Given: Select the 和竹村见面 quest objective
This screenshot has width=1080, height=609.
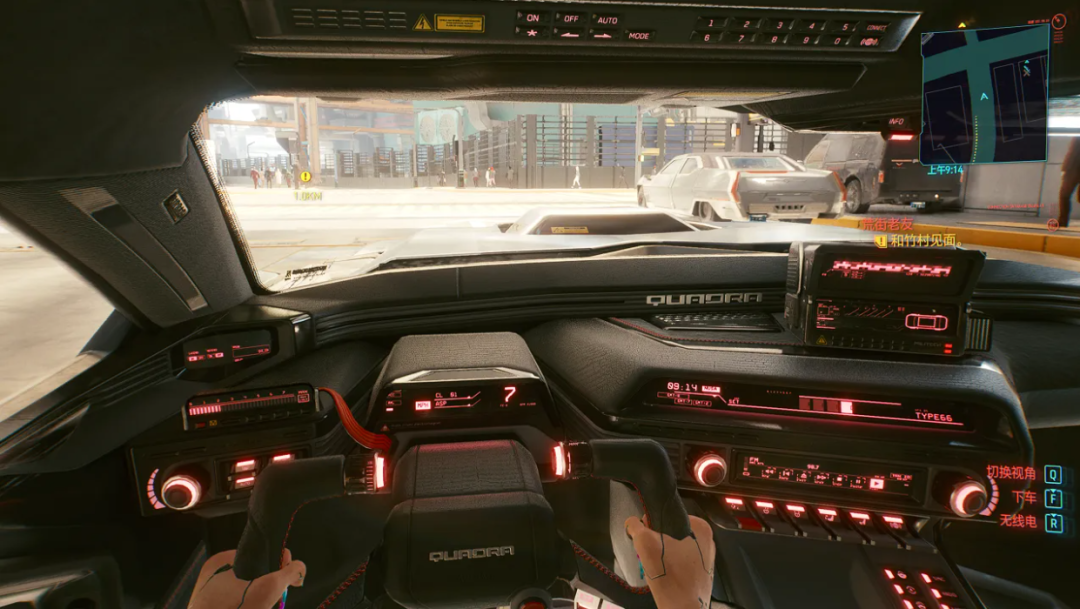Looking at the screenshot, I should 923,240.
